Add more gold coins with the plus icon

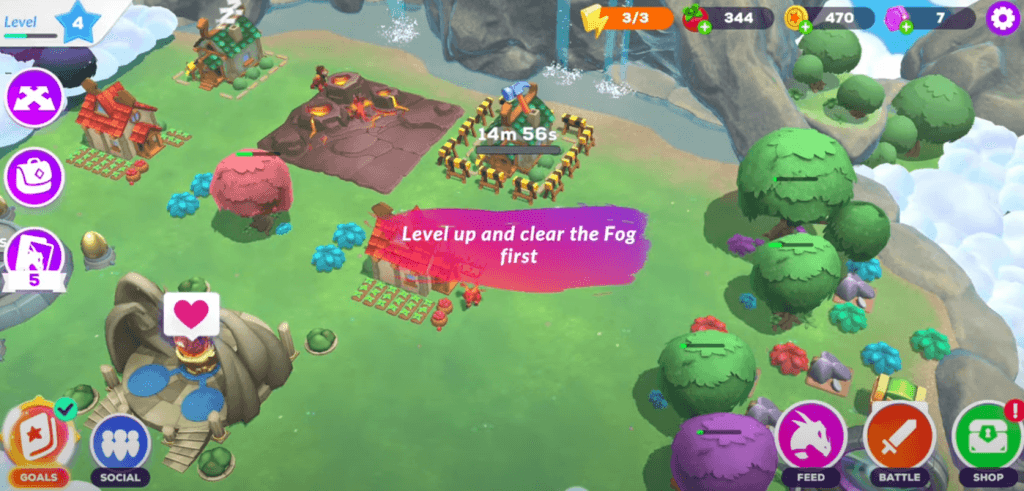[x=805, y=27]
